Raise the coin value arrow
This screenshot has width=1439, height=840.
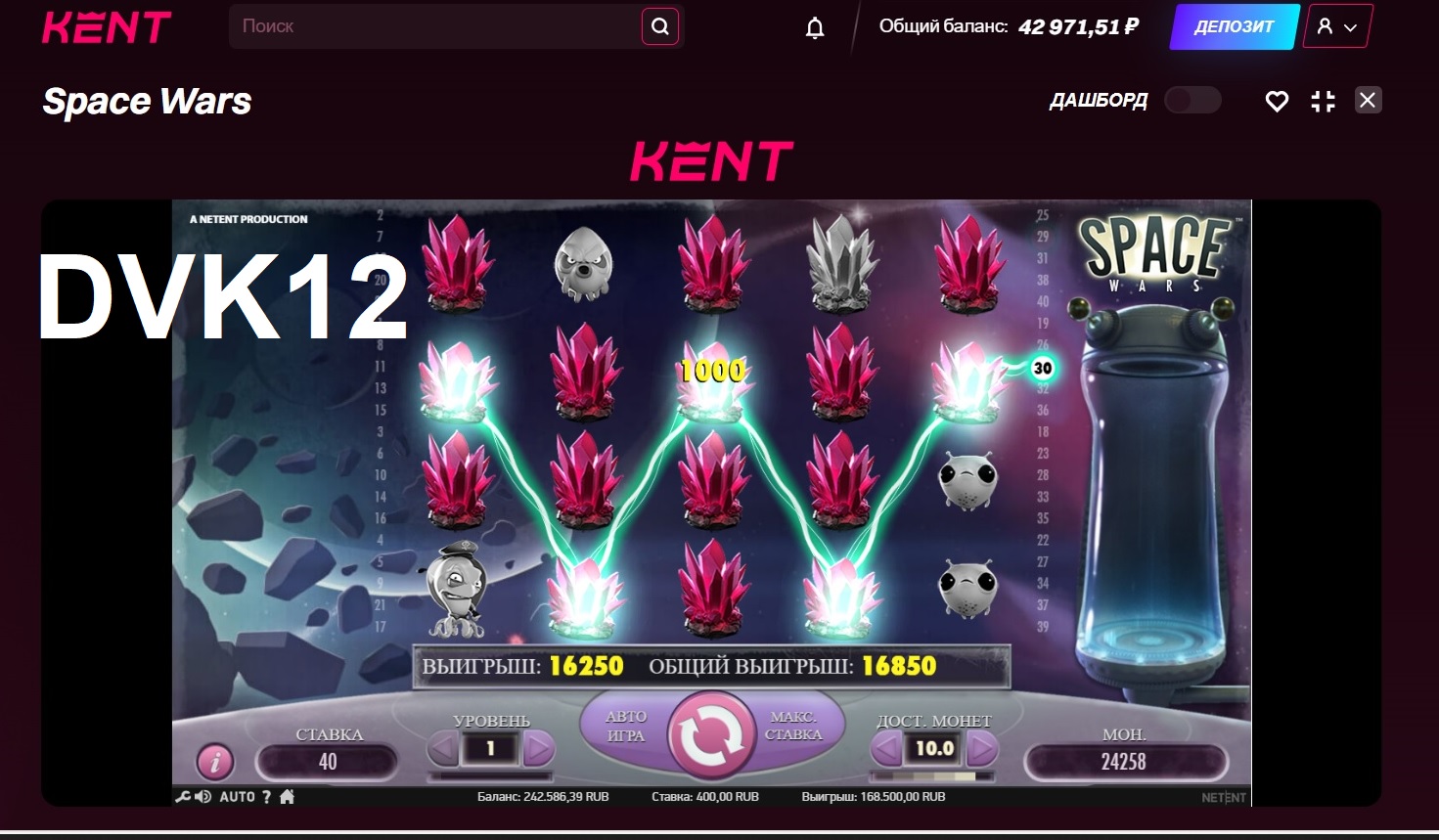[981, 749]
